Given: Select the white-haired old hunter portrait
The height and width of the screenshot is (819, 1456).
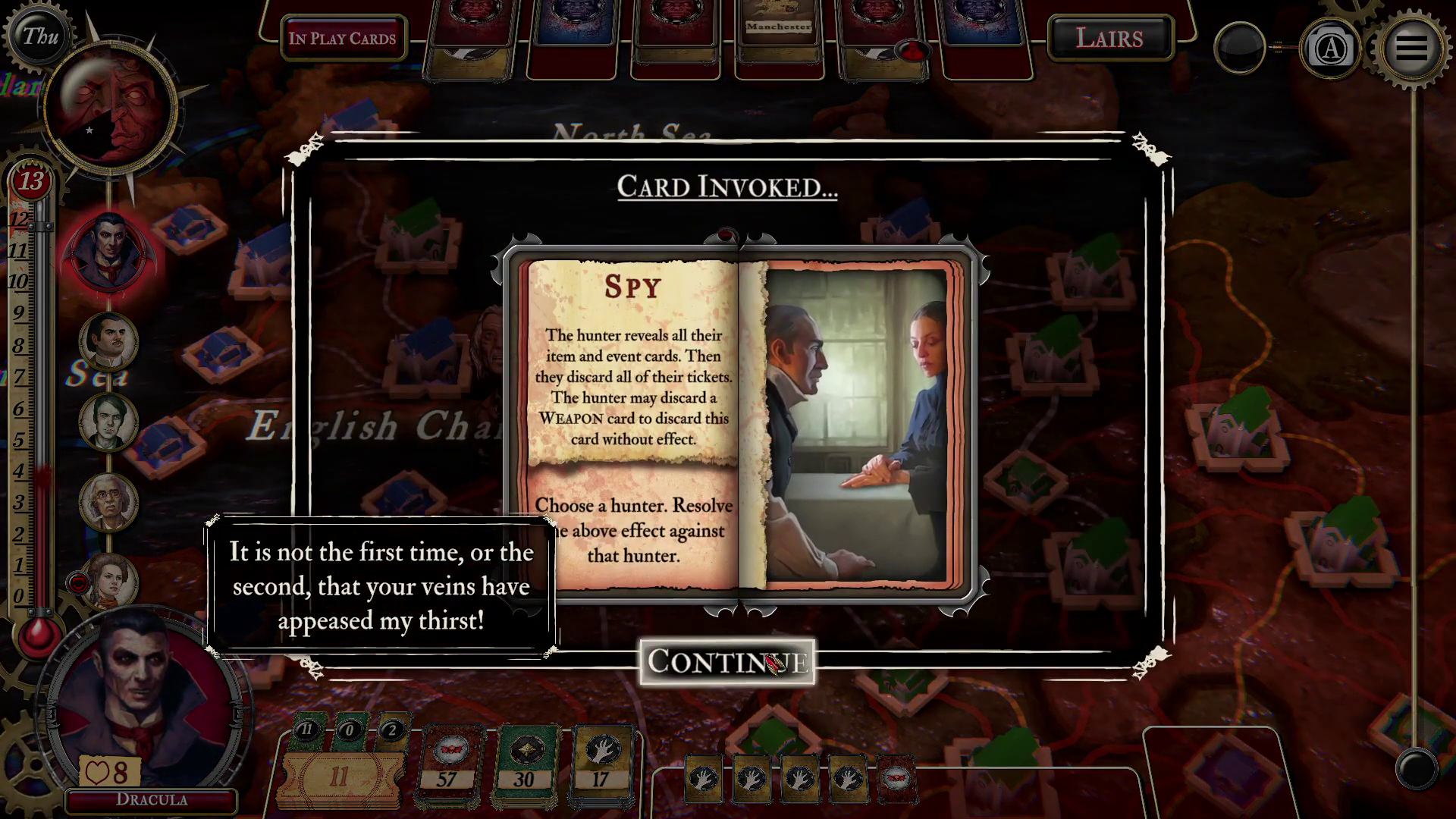Looking at the screenshot, I should coord(108,502).
